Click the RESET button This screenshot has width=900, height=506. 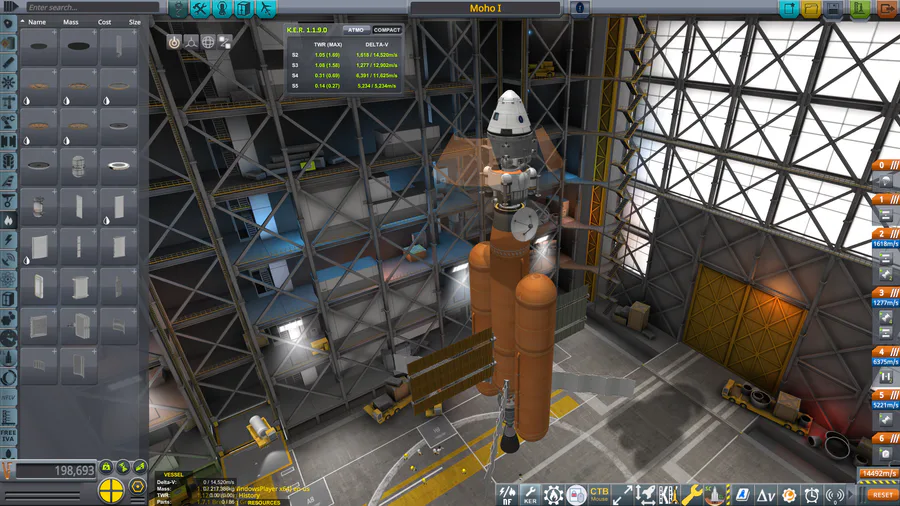point(882,494)
